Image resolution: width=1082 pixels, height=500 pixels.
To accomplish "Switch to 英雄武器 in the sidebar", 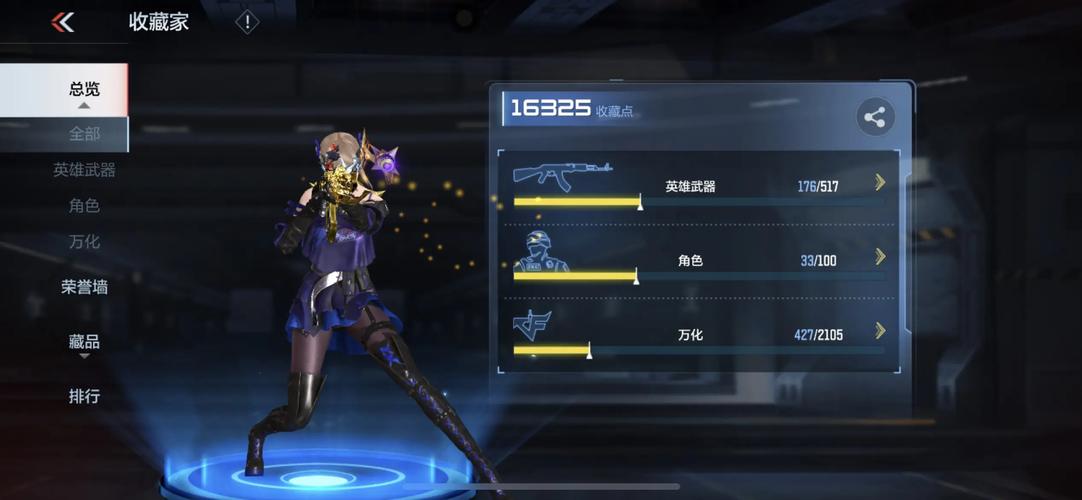I will 84,170.
